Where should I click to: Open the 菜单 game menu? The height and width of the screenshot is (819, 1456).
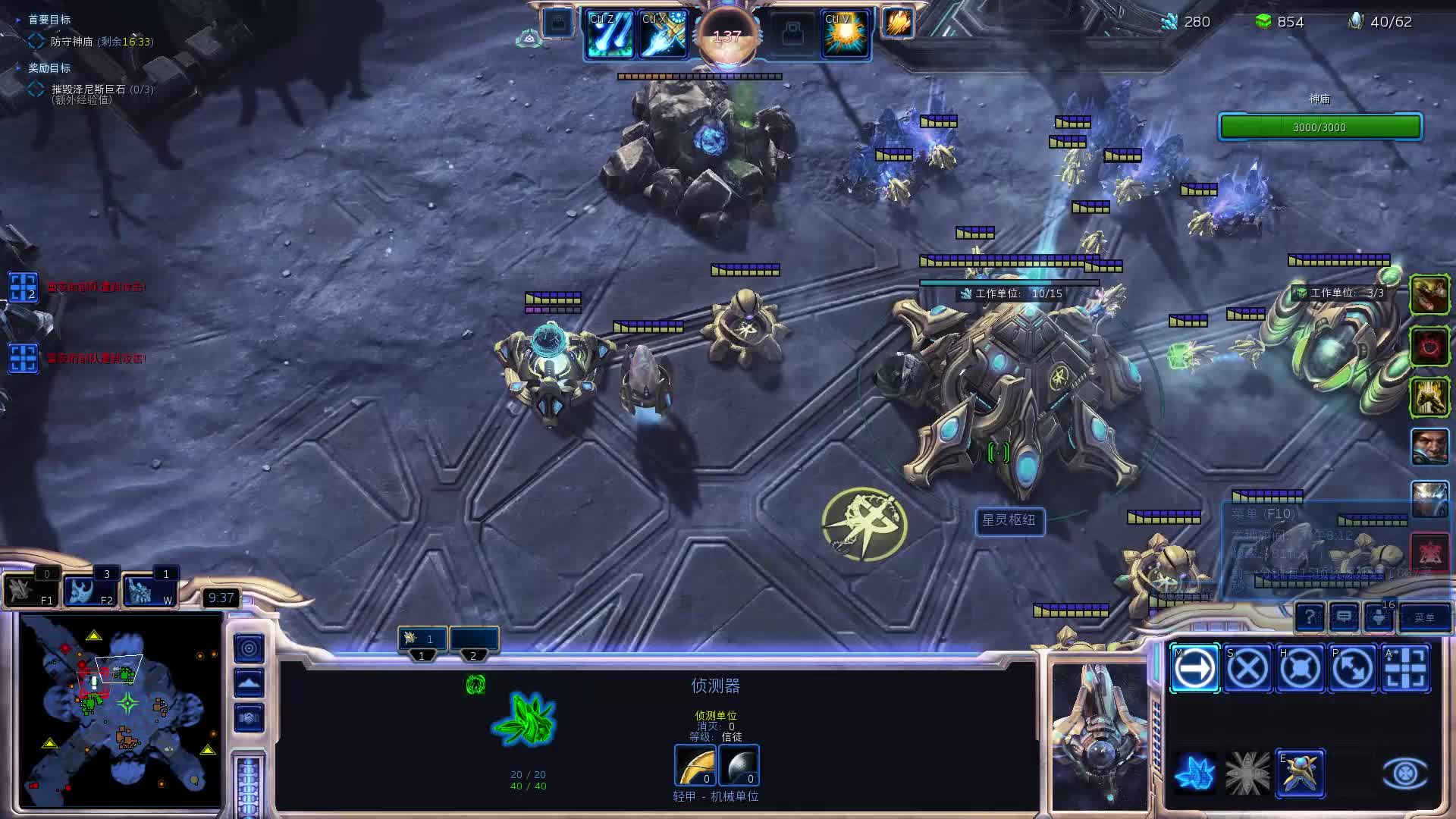pyautogui.click(x=1423, y=617)
